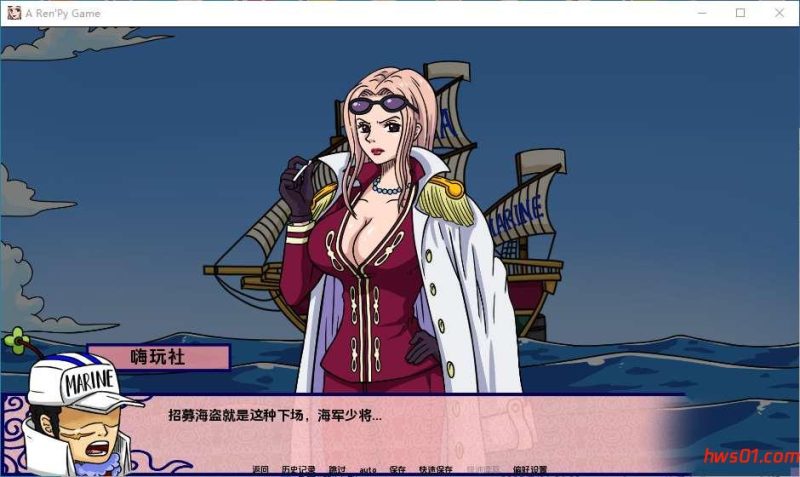Select 跳过 to skip dialogue
This screenshot has width=800, height=477.
coord(337,469)
